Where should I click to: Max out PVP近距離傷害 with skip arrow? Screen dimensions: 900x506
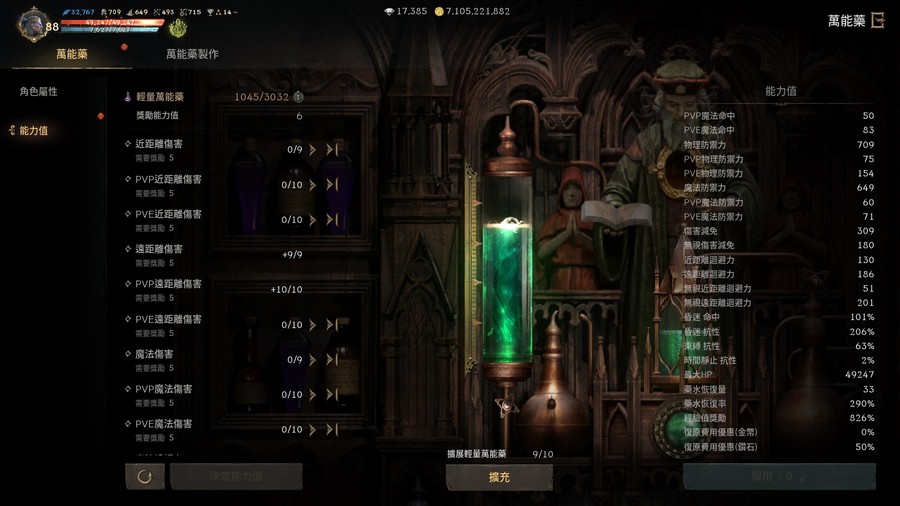tap(332, 185)
